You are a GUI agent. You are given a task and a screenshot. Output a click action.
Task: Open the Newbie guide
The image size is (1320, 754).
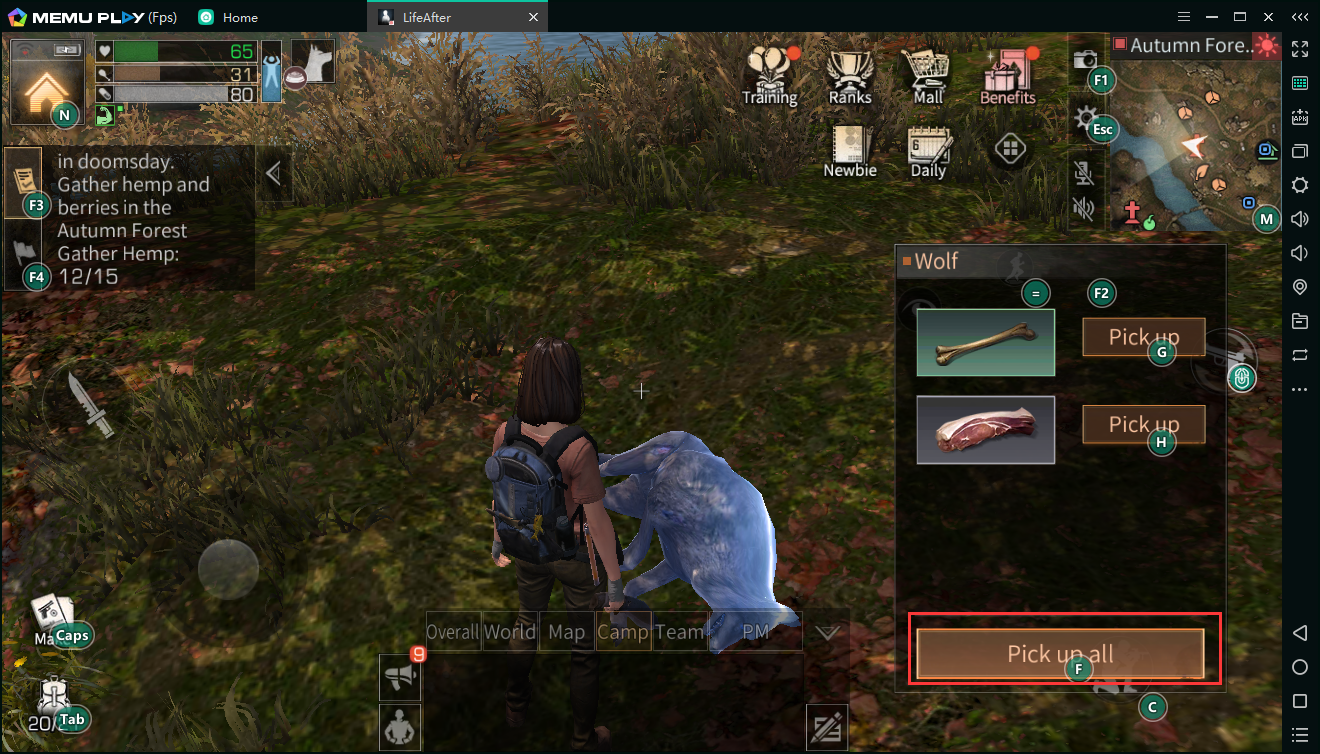coord(849,152)
